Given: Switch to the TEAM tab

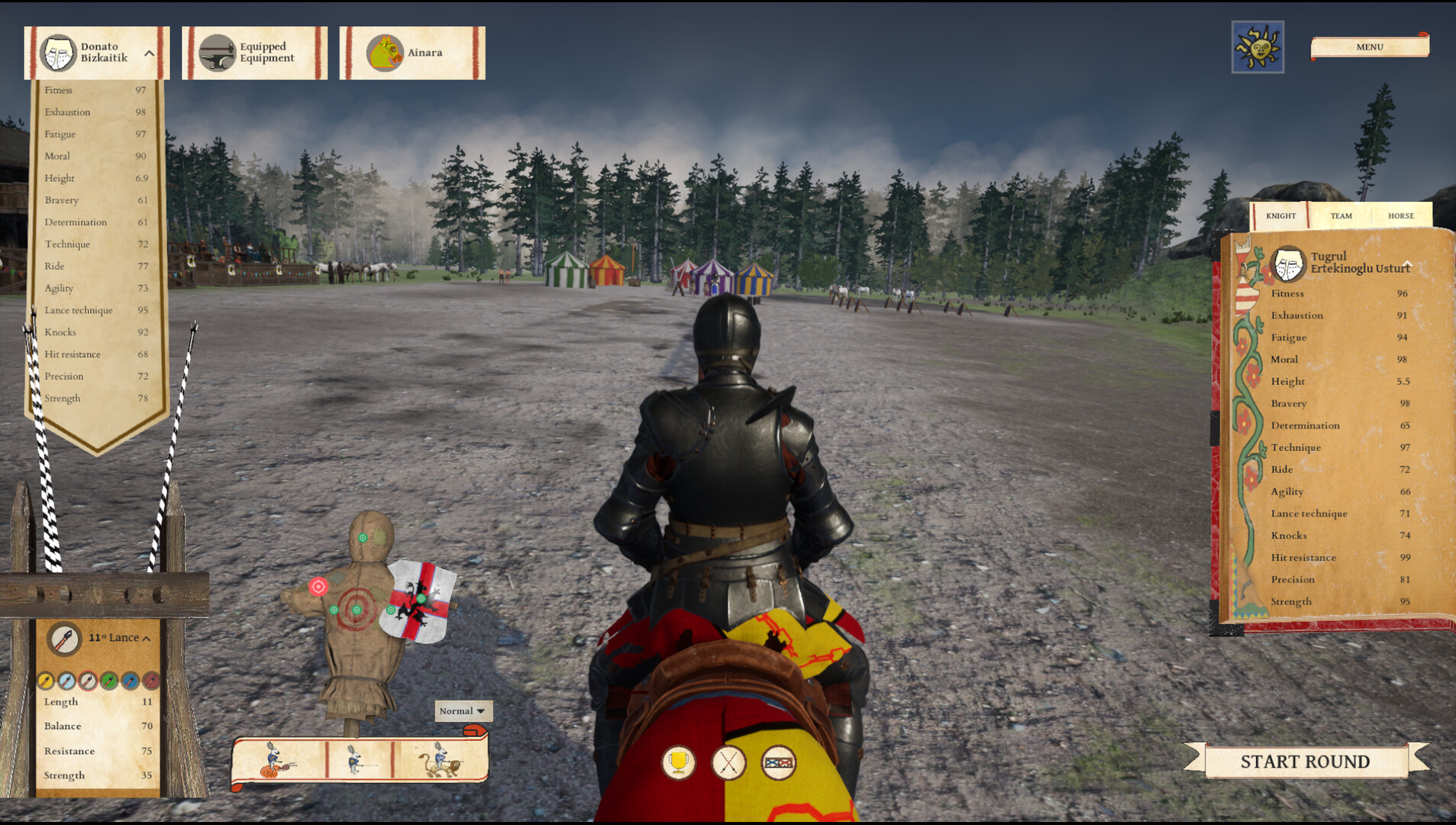Looking at the screenshot, I should coord(1340,216).
